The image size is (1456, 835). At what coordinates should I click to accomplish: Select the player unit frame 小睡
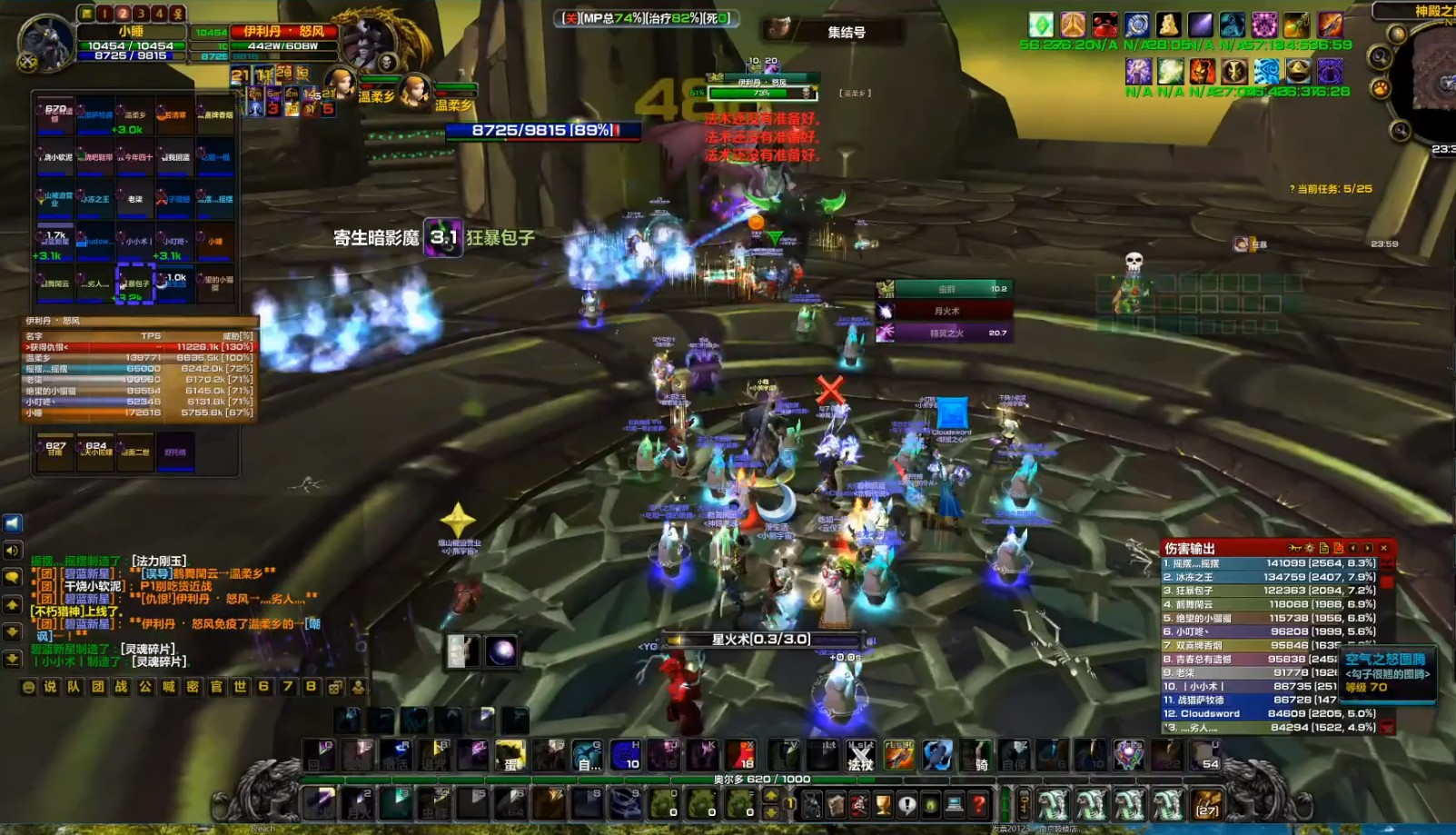[131, 32]
